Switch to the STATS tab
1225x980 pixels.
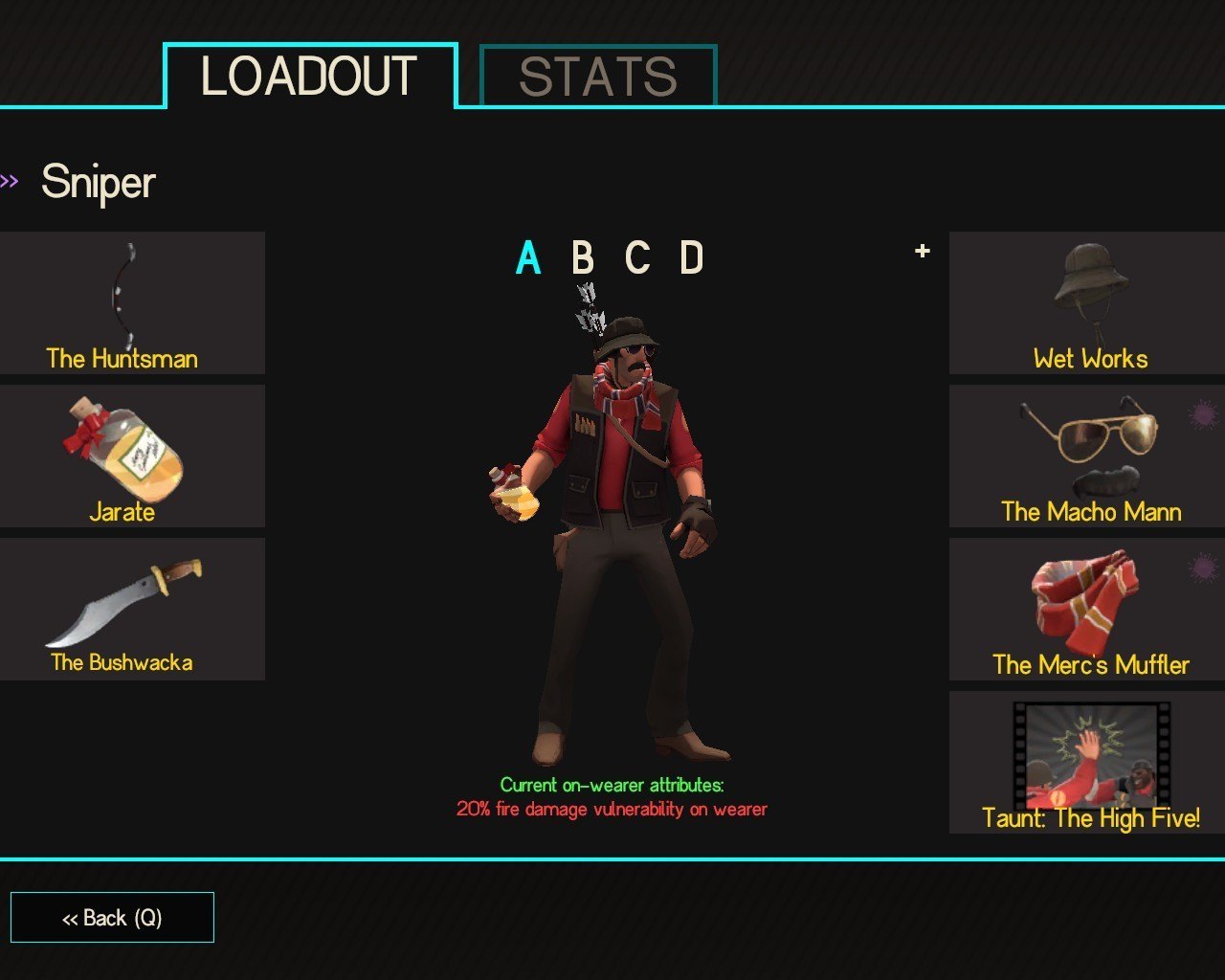coord(598,77)
